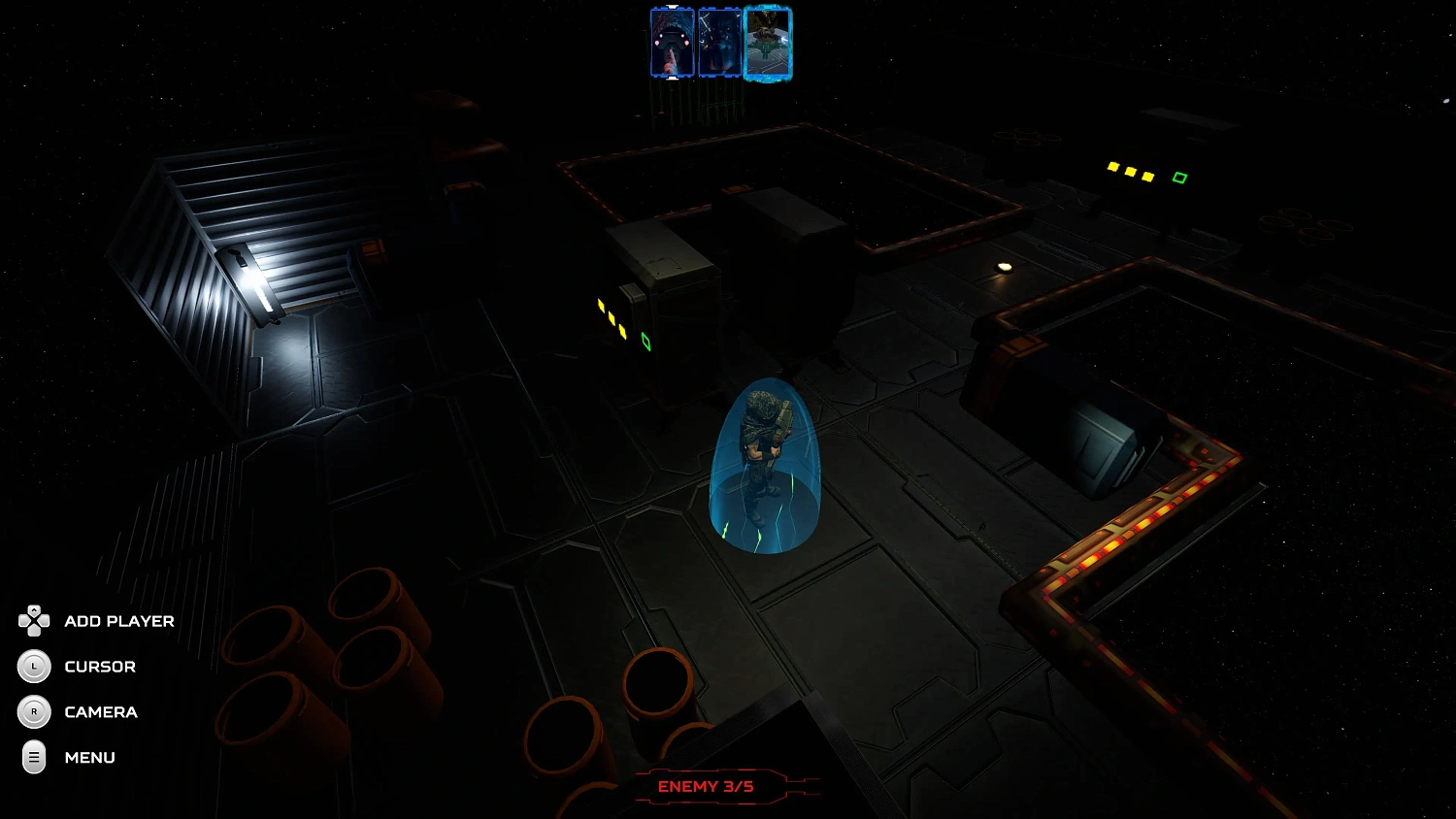This screenshot has height=819, width=1456.
Task: Select the hooded figure stealth card
Action: point(673,42)
